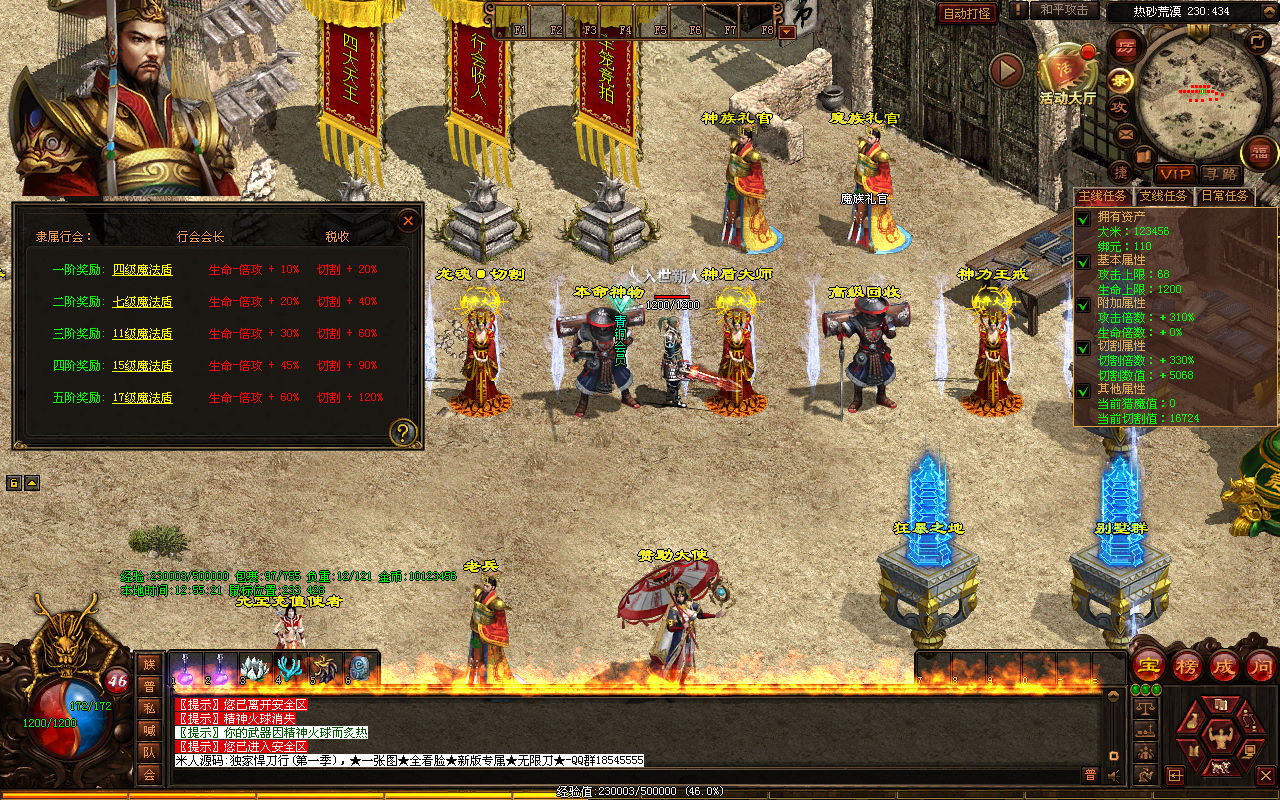Viewport: 1280px width, 800px height.
Task: Open the question mark help button
Action: 403,432
